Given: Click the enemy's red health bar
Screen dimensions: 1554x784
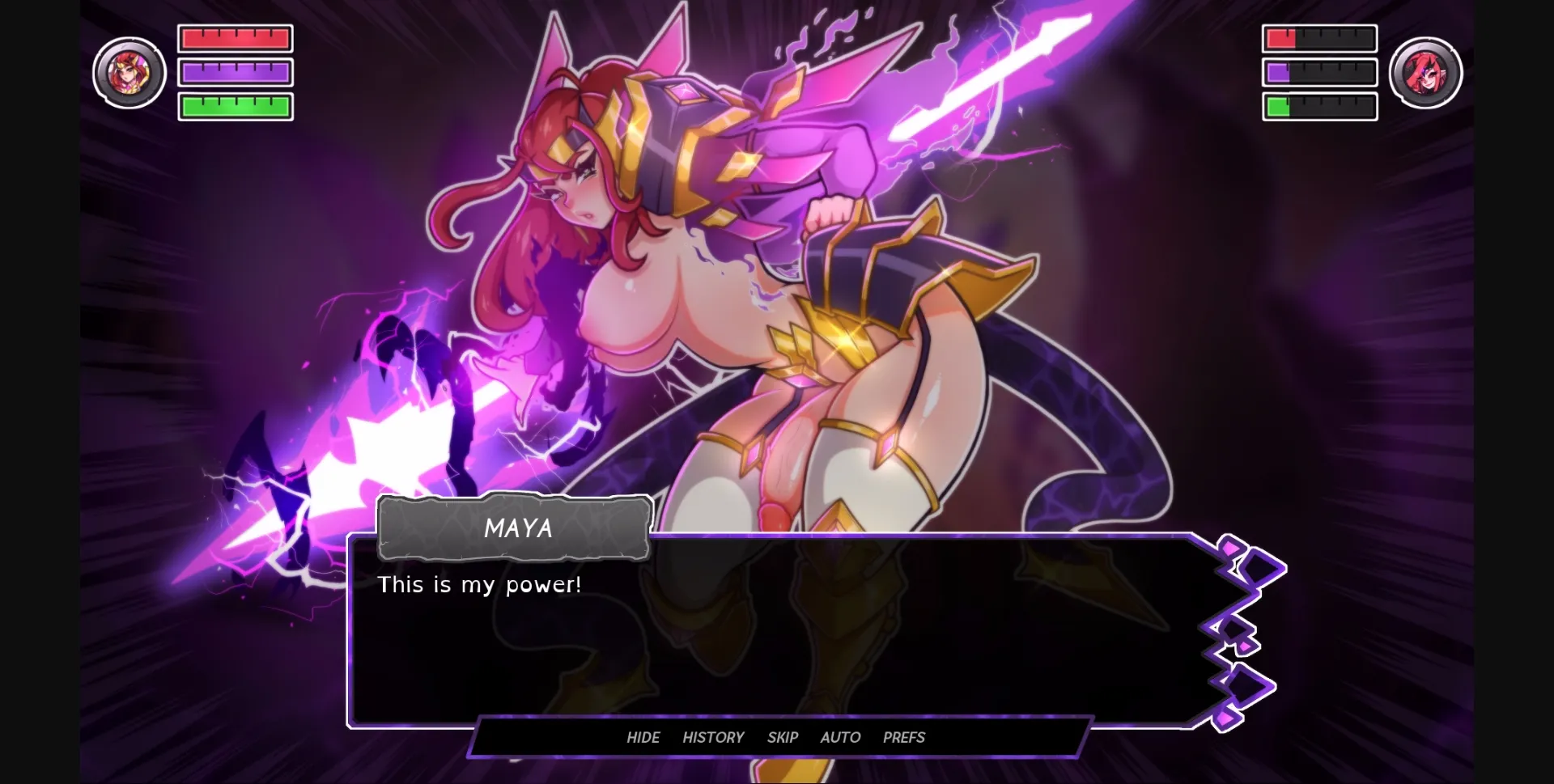Looking at the screenshot, I should click(x=1319, y=37).
